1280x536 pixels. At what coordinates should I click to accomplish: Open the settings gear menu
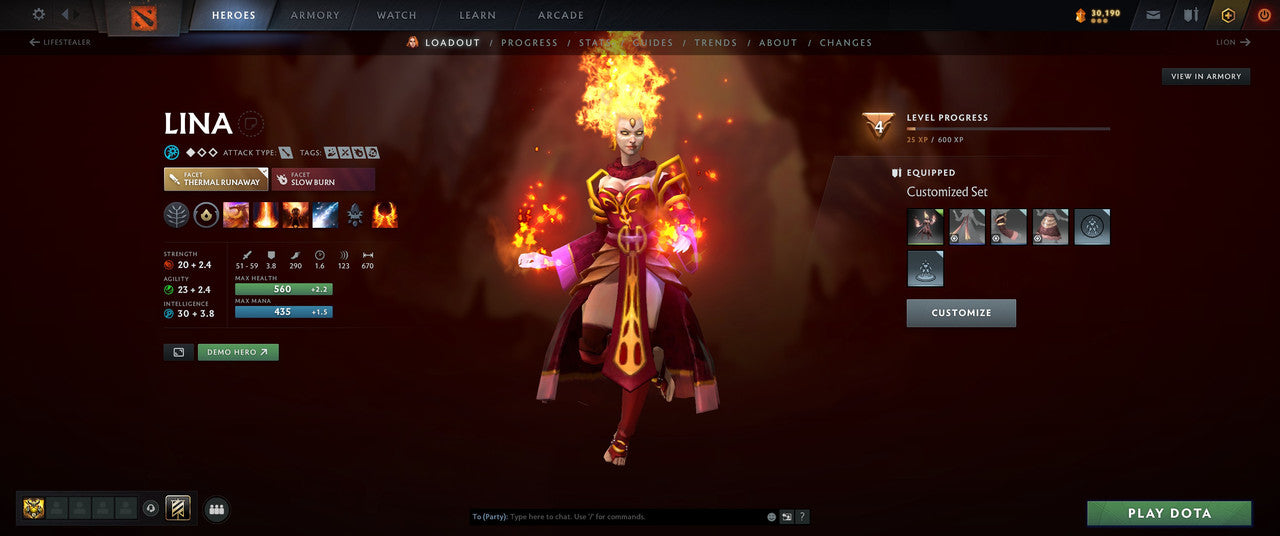pos(39,15)
